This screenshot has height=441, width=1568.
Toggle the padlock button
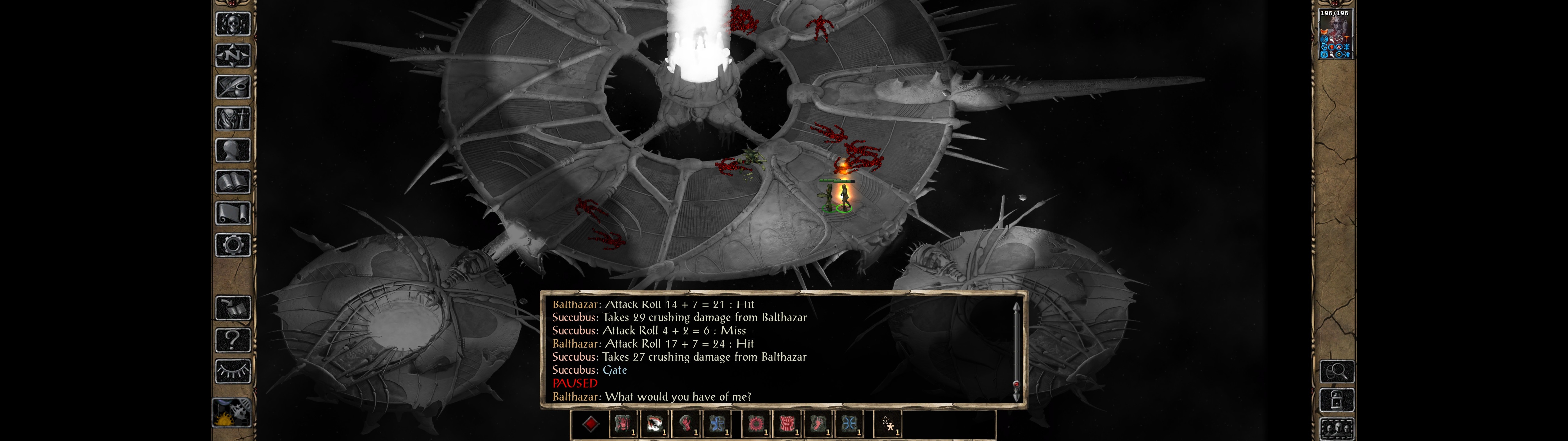[x=1337, y=400]
